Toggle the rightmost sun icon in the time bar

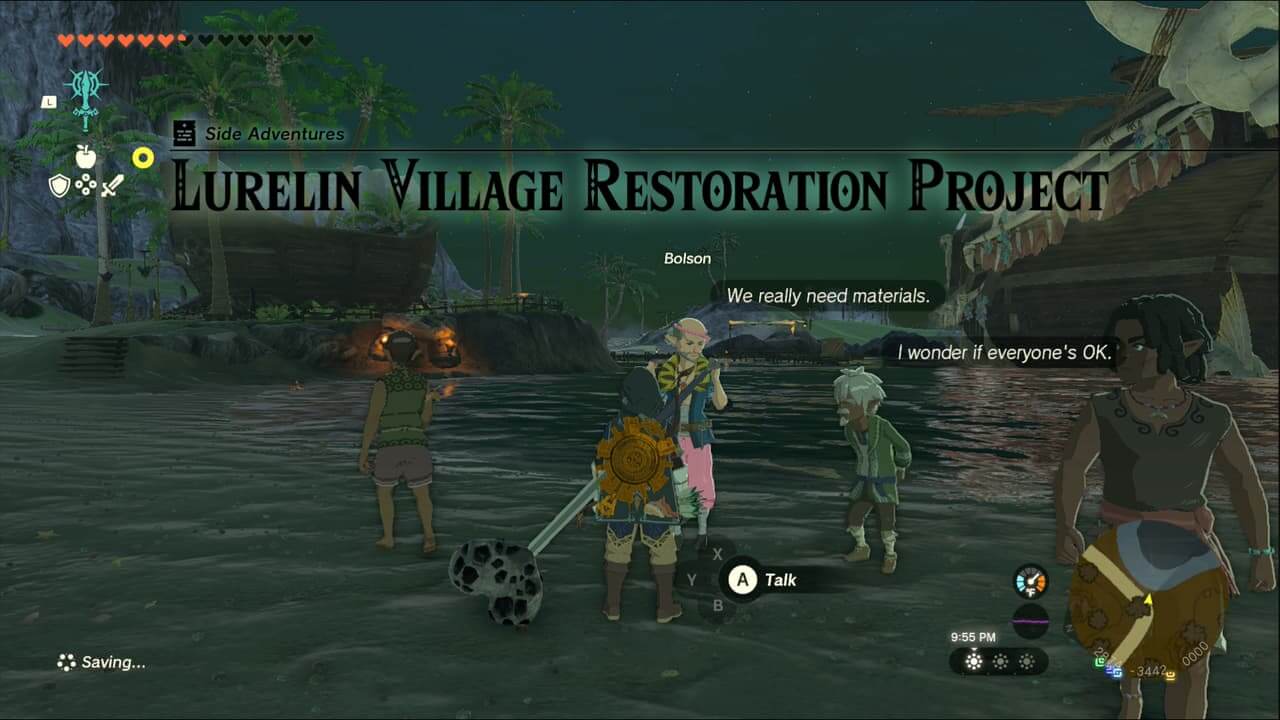point(1026,661)
